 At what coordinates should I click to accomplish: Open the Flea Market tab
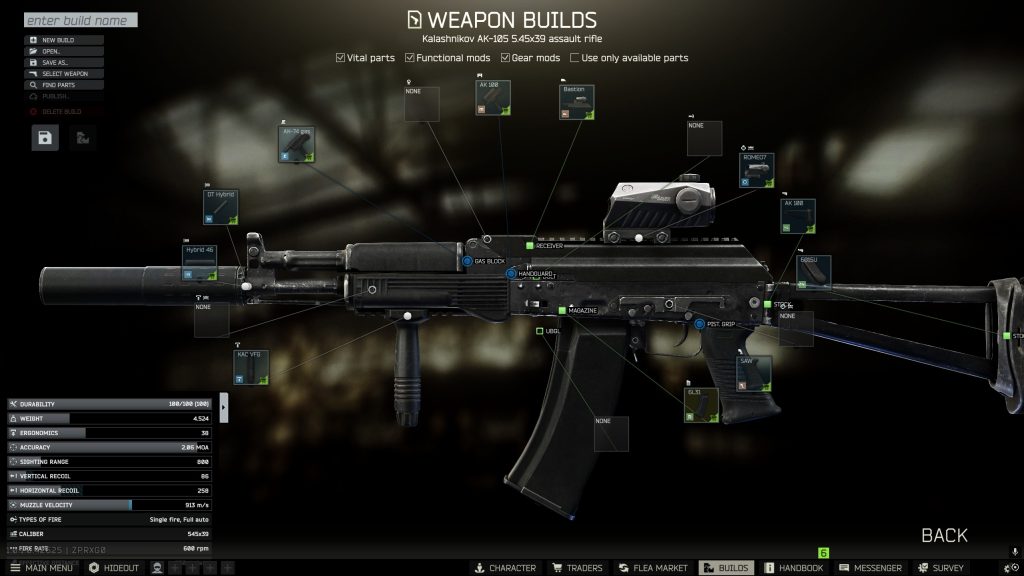tap(652, 568)
